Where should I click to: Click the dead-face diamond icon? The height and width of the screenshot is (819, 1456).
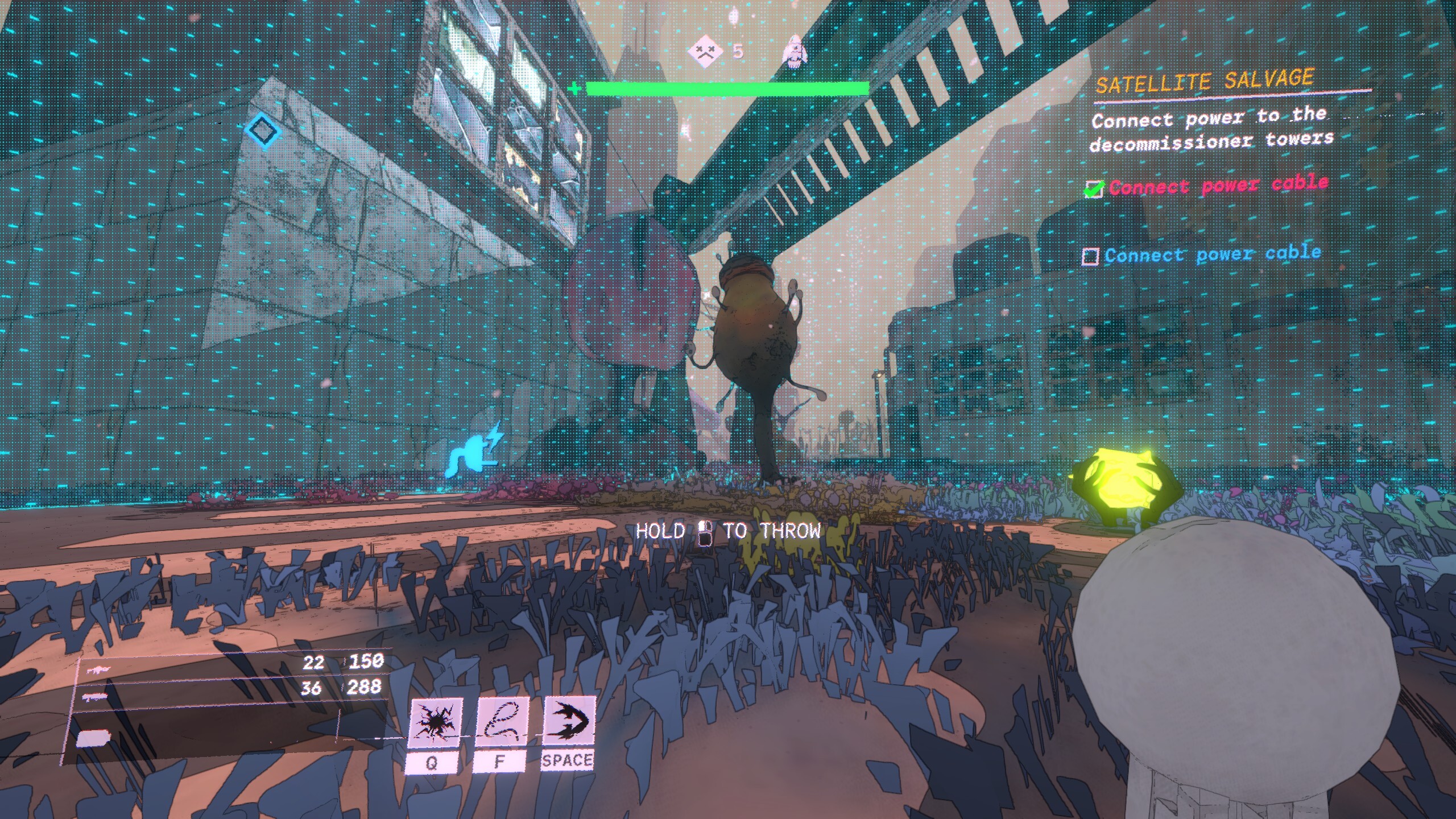[705, 51]
